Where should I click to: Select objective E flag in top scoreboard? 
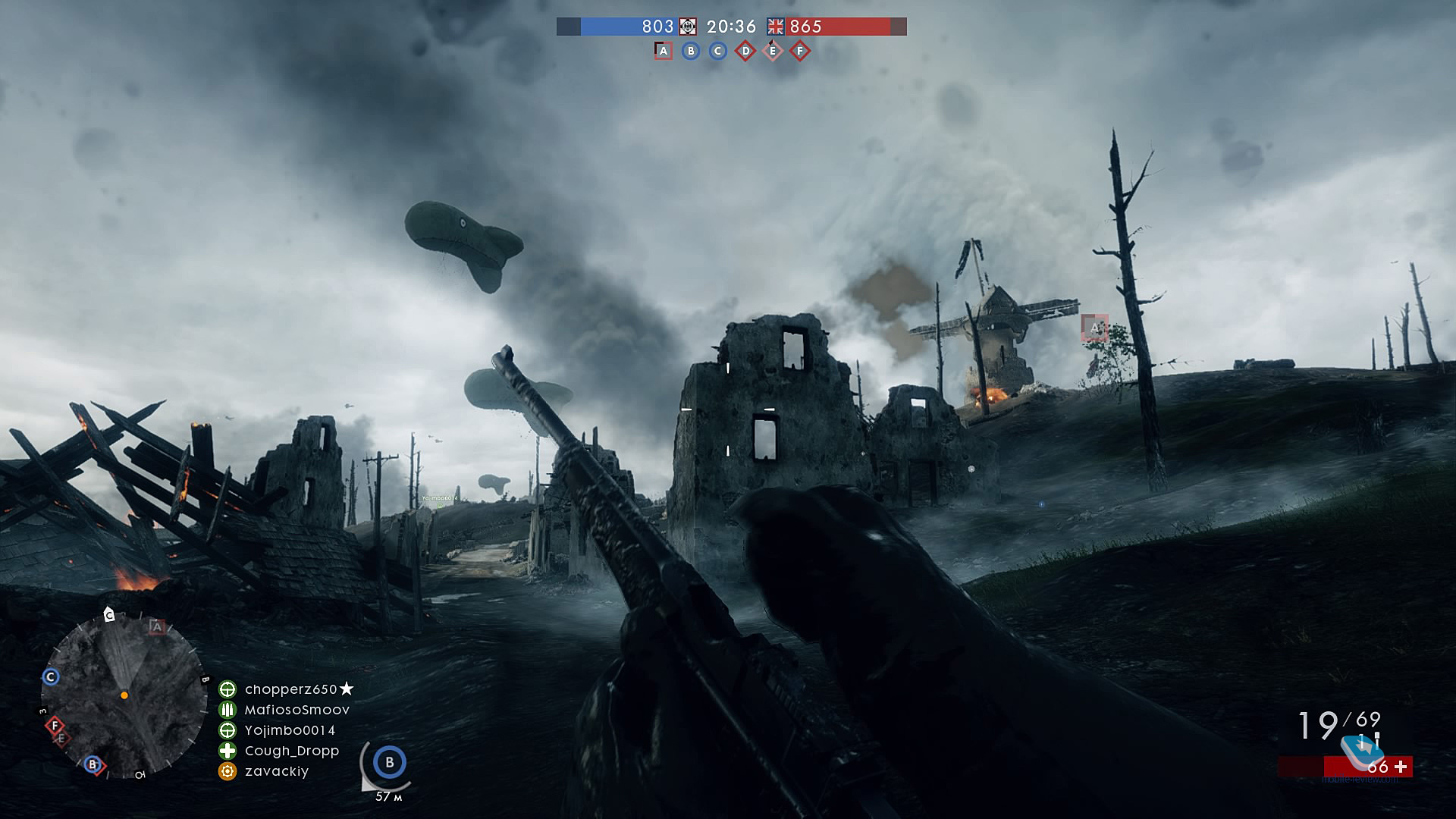click(x=773, y=51)
